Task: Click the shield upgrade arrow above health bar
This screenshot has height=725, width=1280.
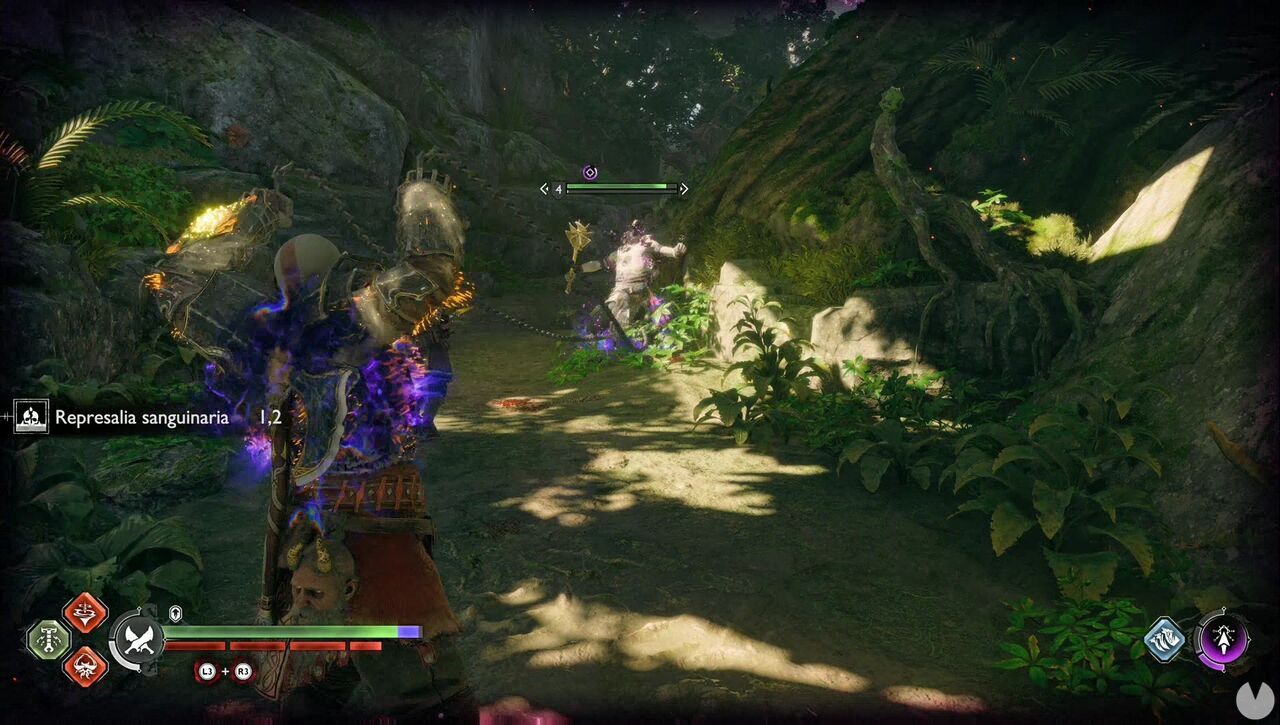Action: [174, 612]
